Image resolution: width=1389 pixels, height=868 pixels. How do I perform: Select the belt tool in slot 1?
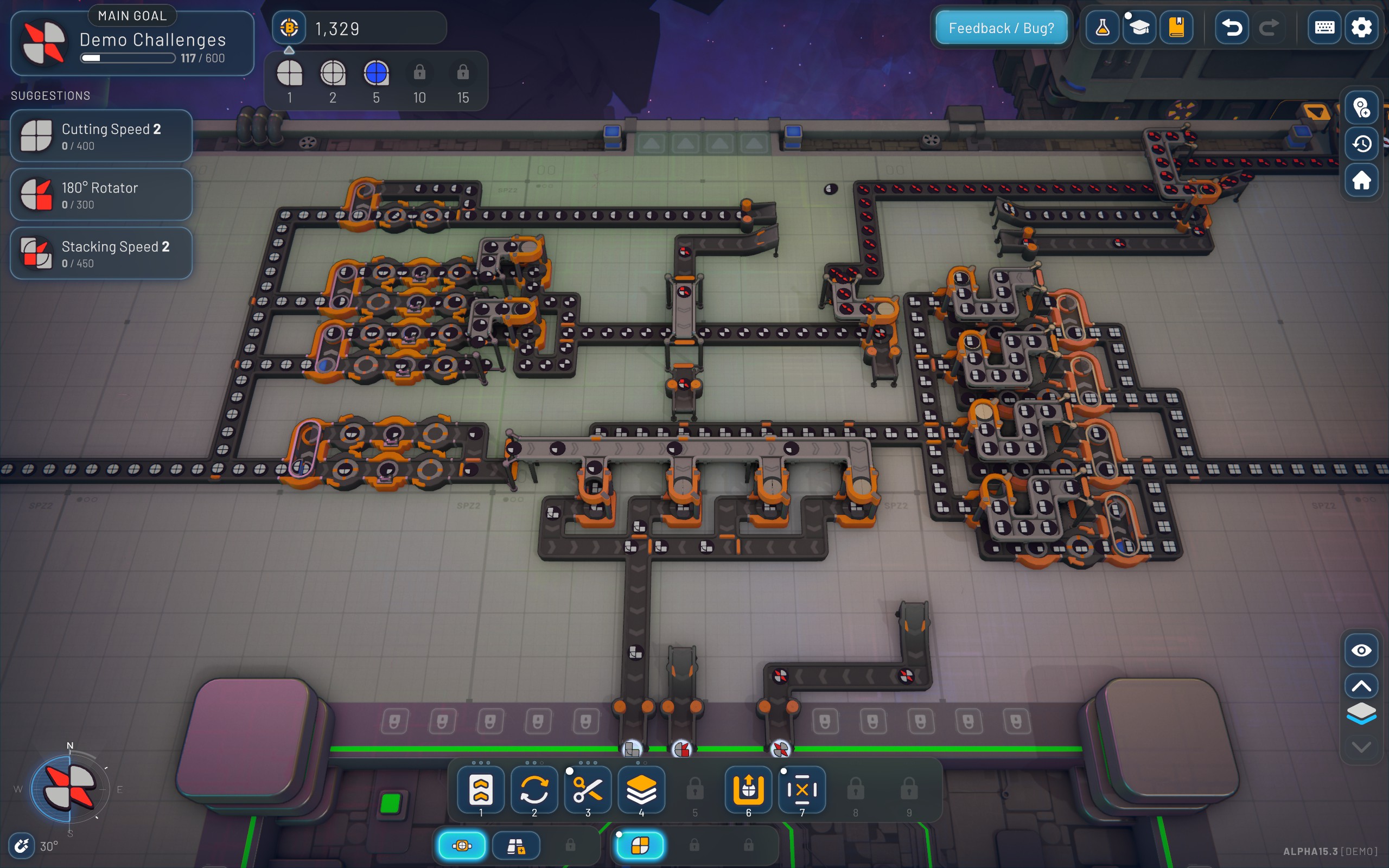481,790
